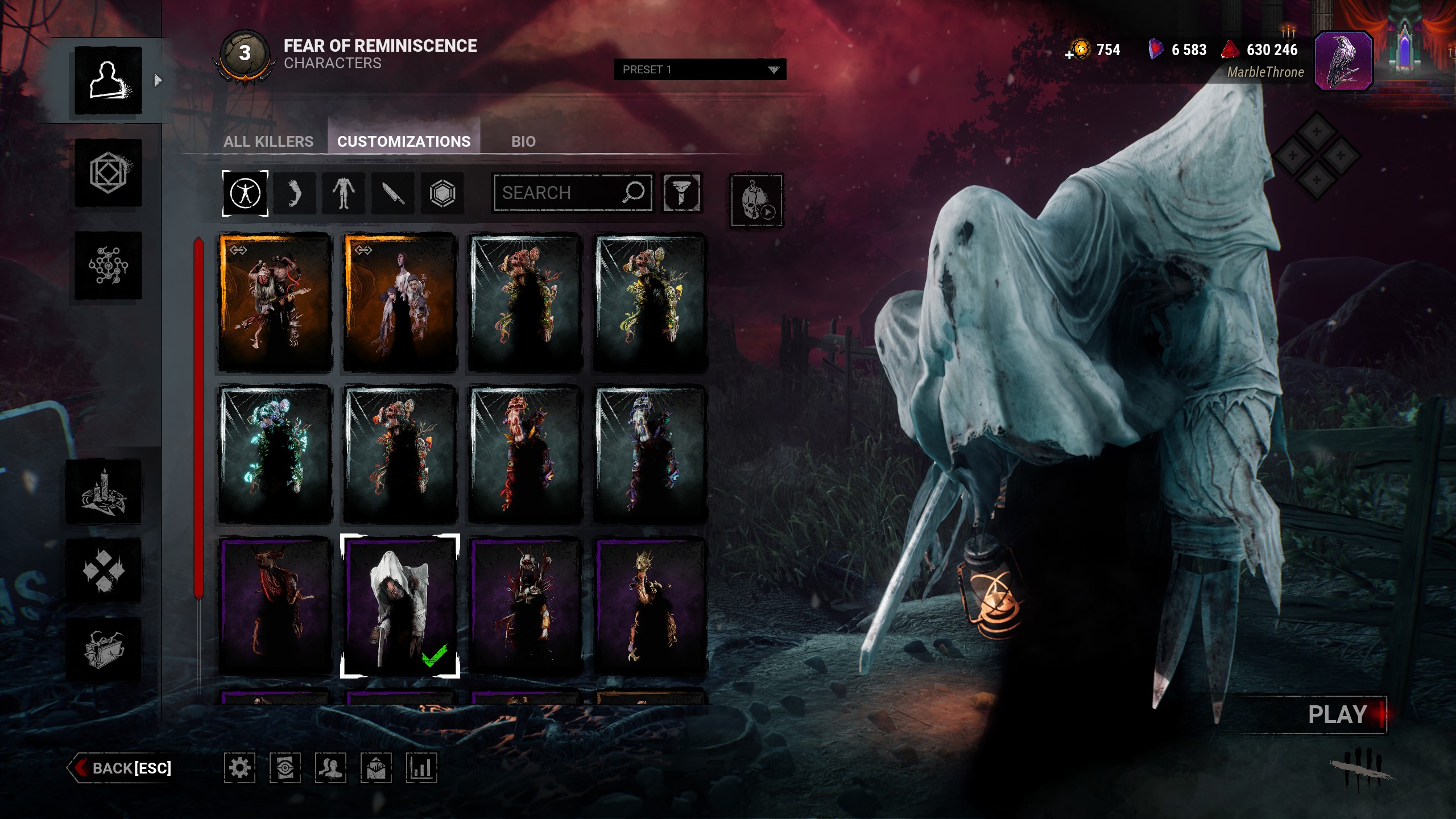The height and width of the screenshot is (819, 1456).
Task: Go back with the BACK button
Action: pyautogui.click(x=122, y=768)
